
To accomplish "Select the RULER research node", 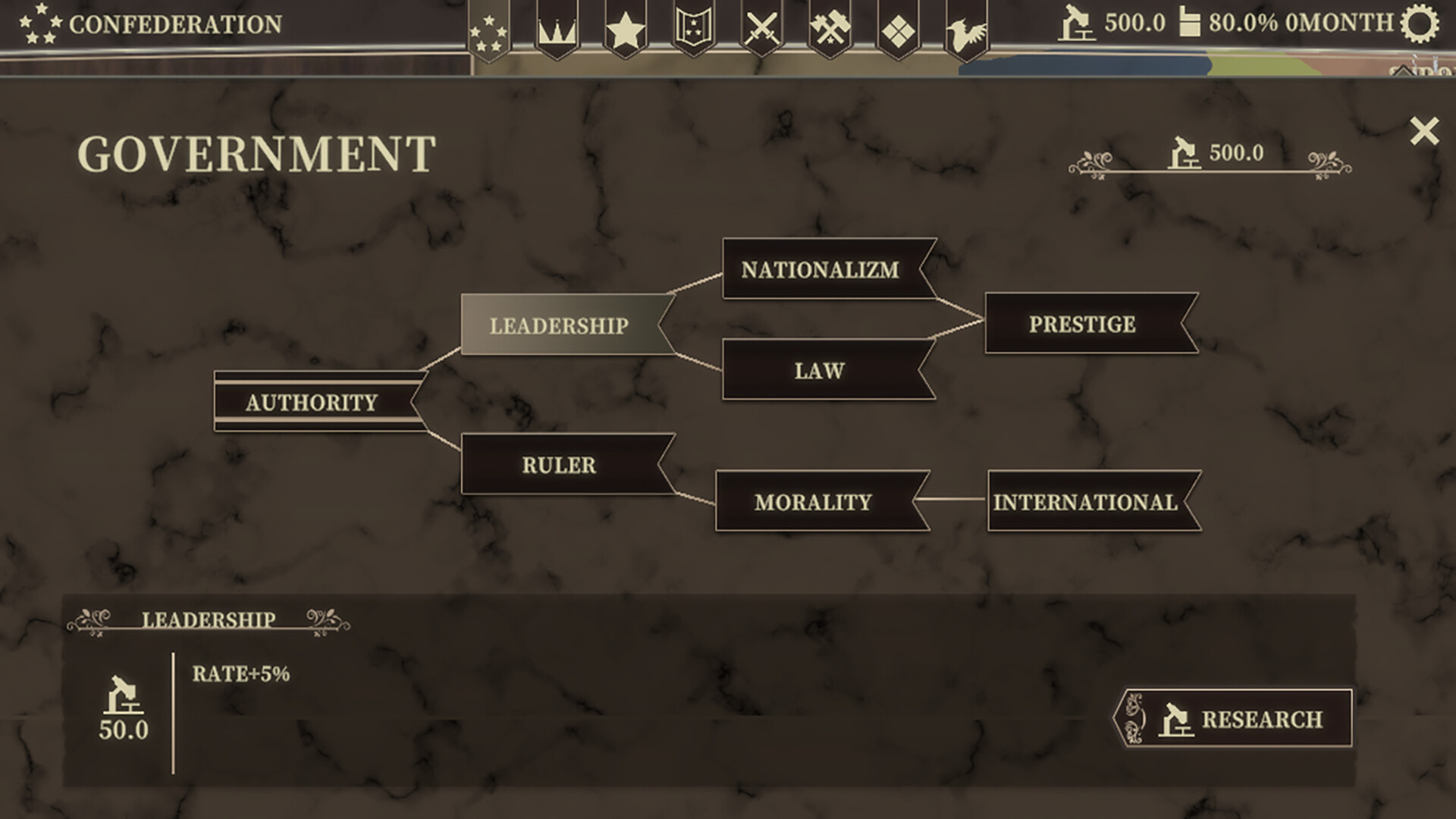I will pyautogui.click(x=559, y=465).
